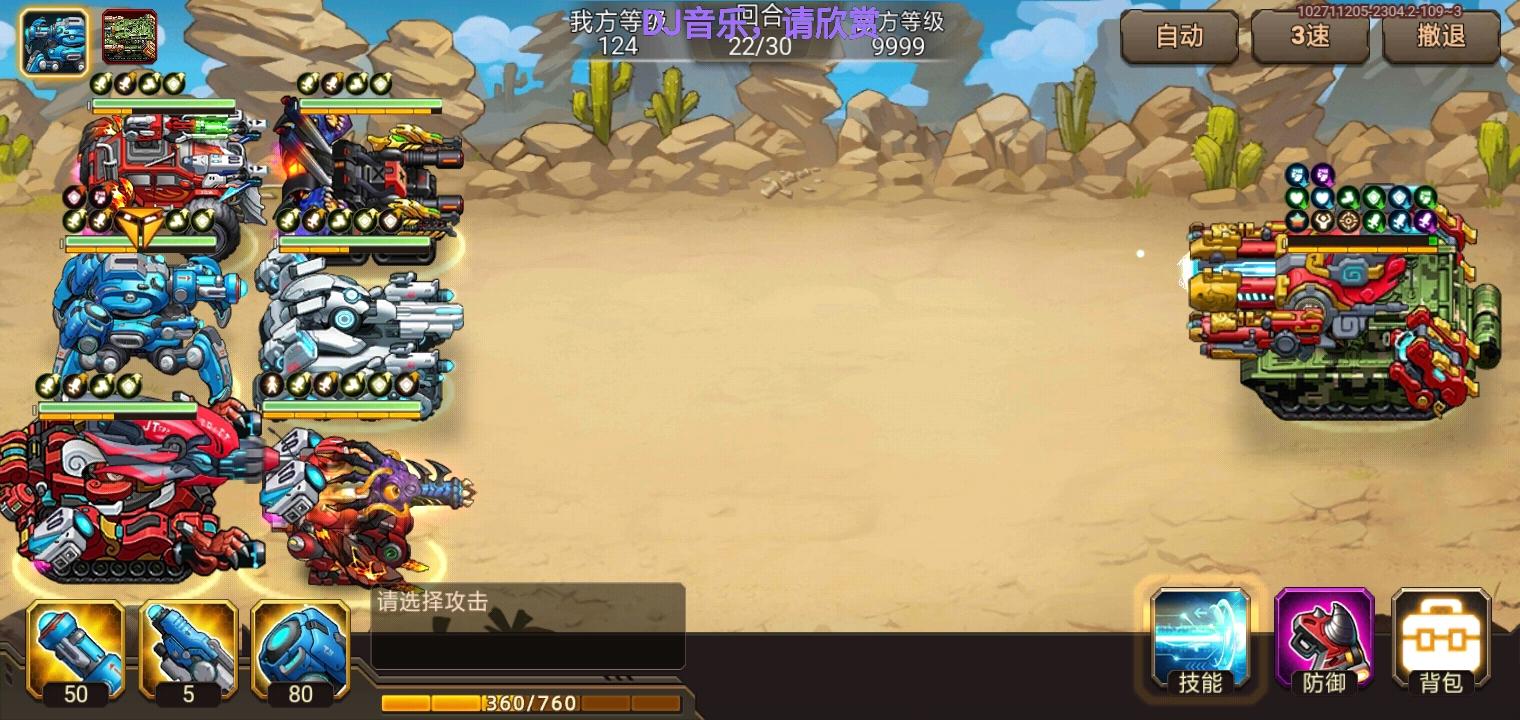Click the crosshair debuff icon on the enemy
Image resolution: width=1520 pixels, height=720 pixels.
point(1348,220)
